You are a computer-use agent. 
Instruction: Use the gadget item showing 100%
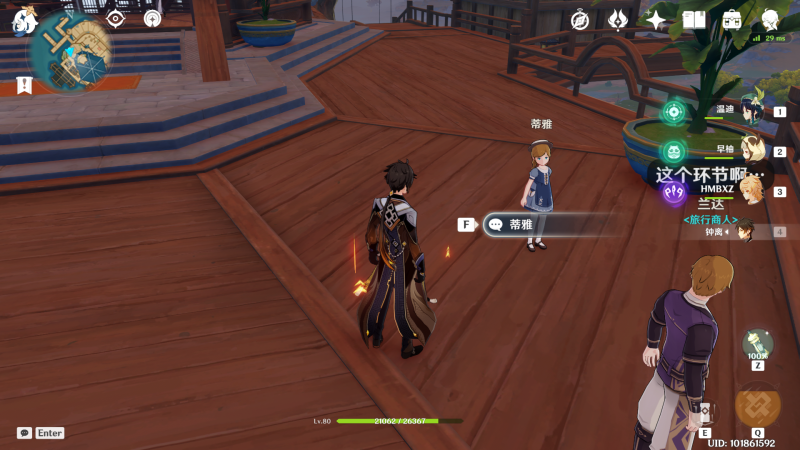[x=757, y=345]
